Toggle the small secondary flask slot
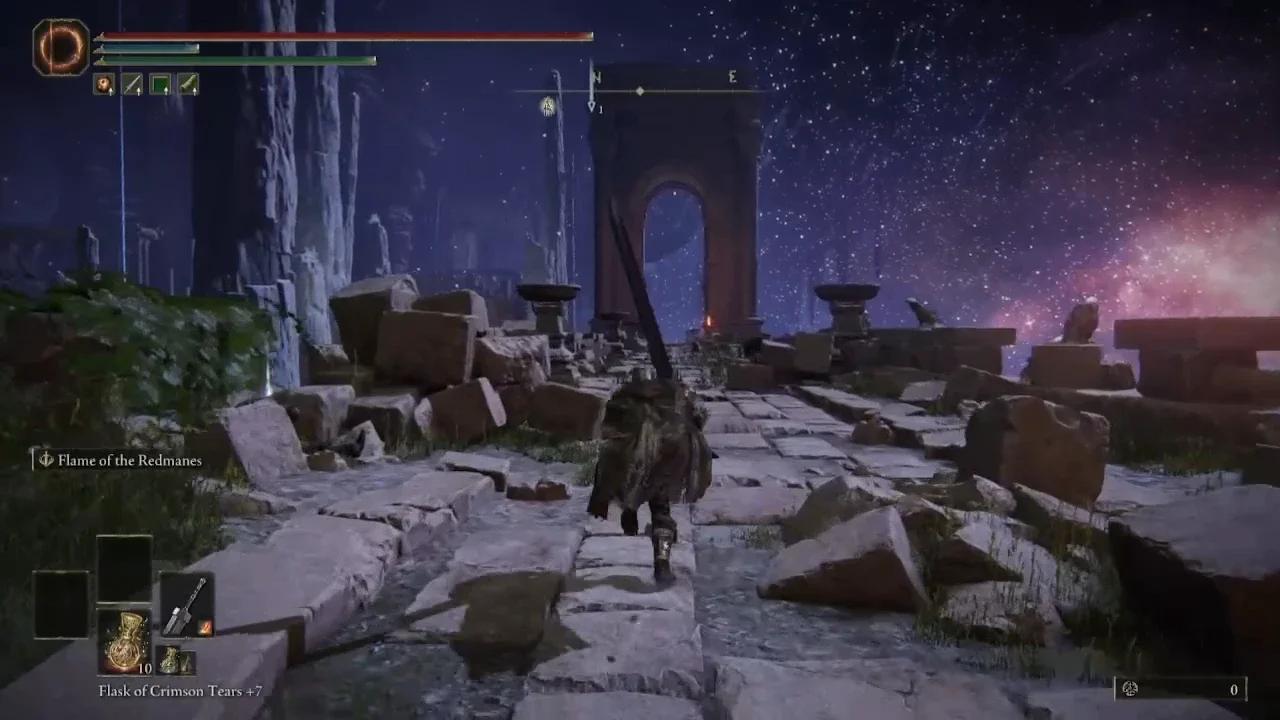 click(176, 662)
